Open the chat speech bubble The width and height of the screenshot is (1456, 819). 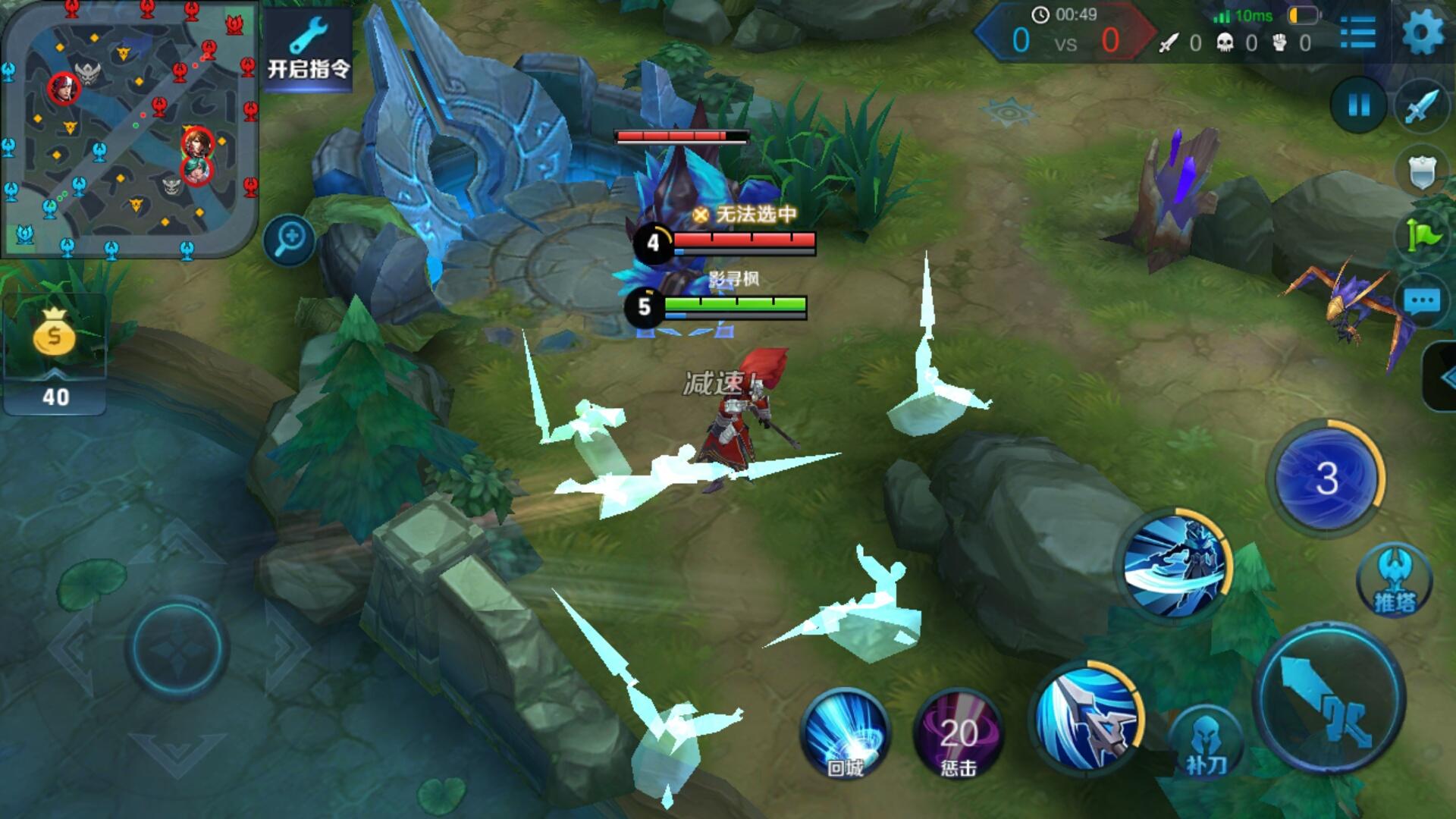tap(1421, 302)
